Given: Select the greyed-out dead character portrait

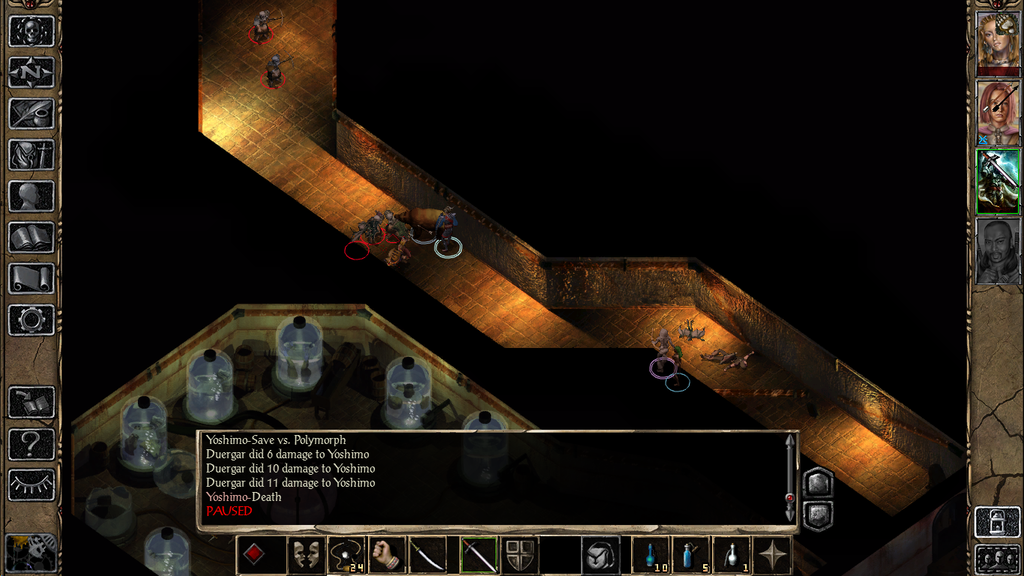Looking at the screenshot, I should click(997, 251).
